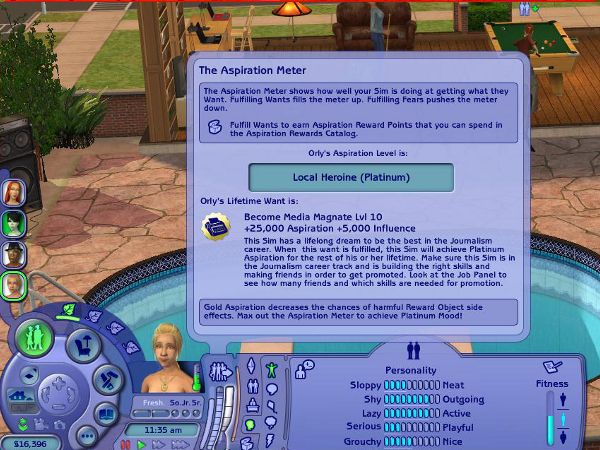This screenshot has height=450, width=600.
Task: Select the red-haired Sim portrait
Action: pos(13,192)
